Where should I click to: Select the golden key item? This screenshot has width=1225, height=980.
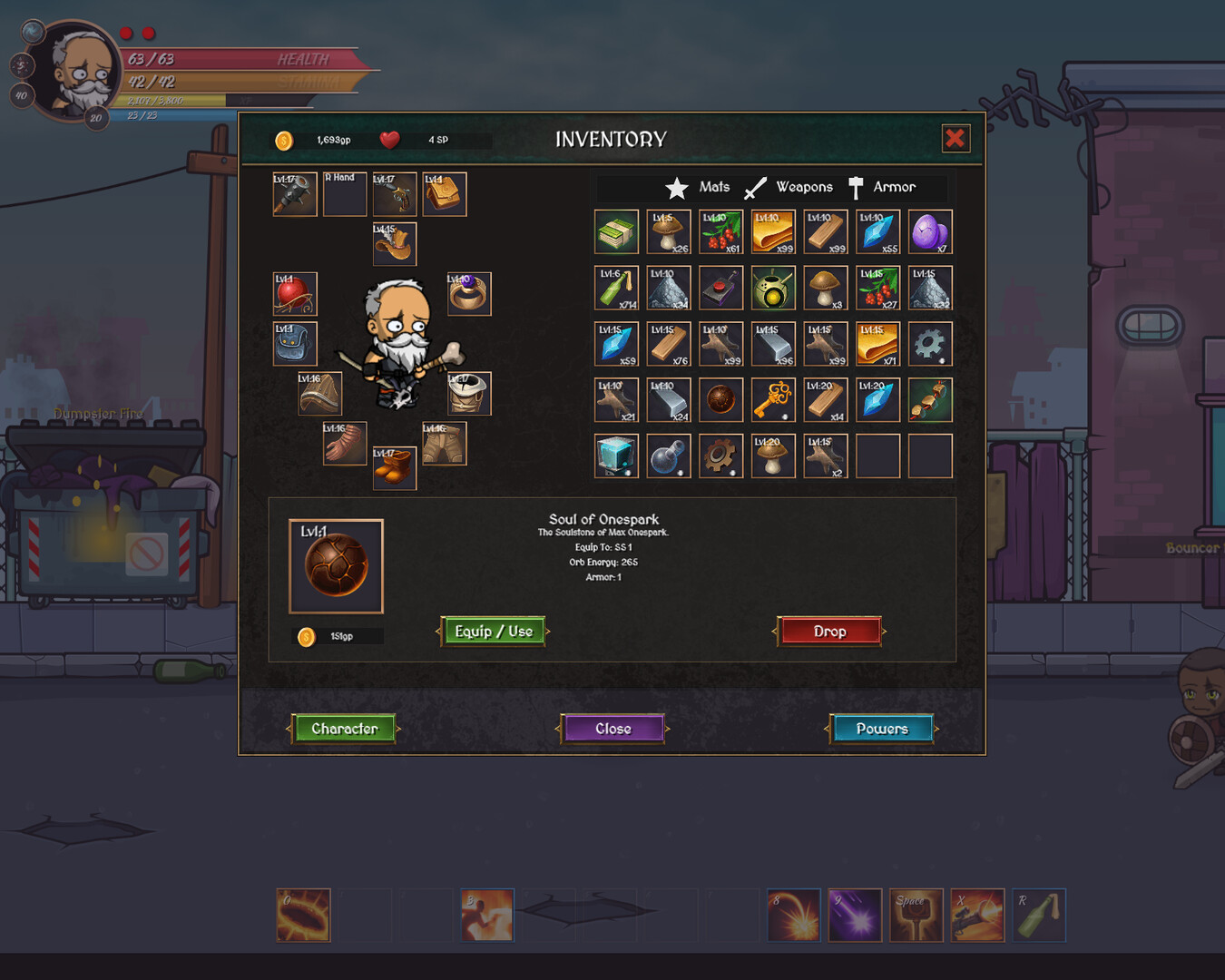pyautogui.click(x=773, y=400)
